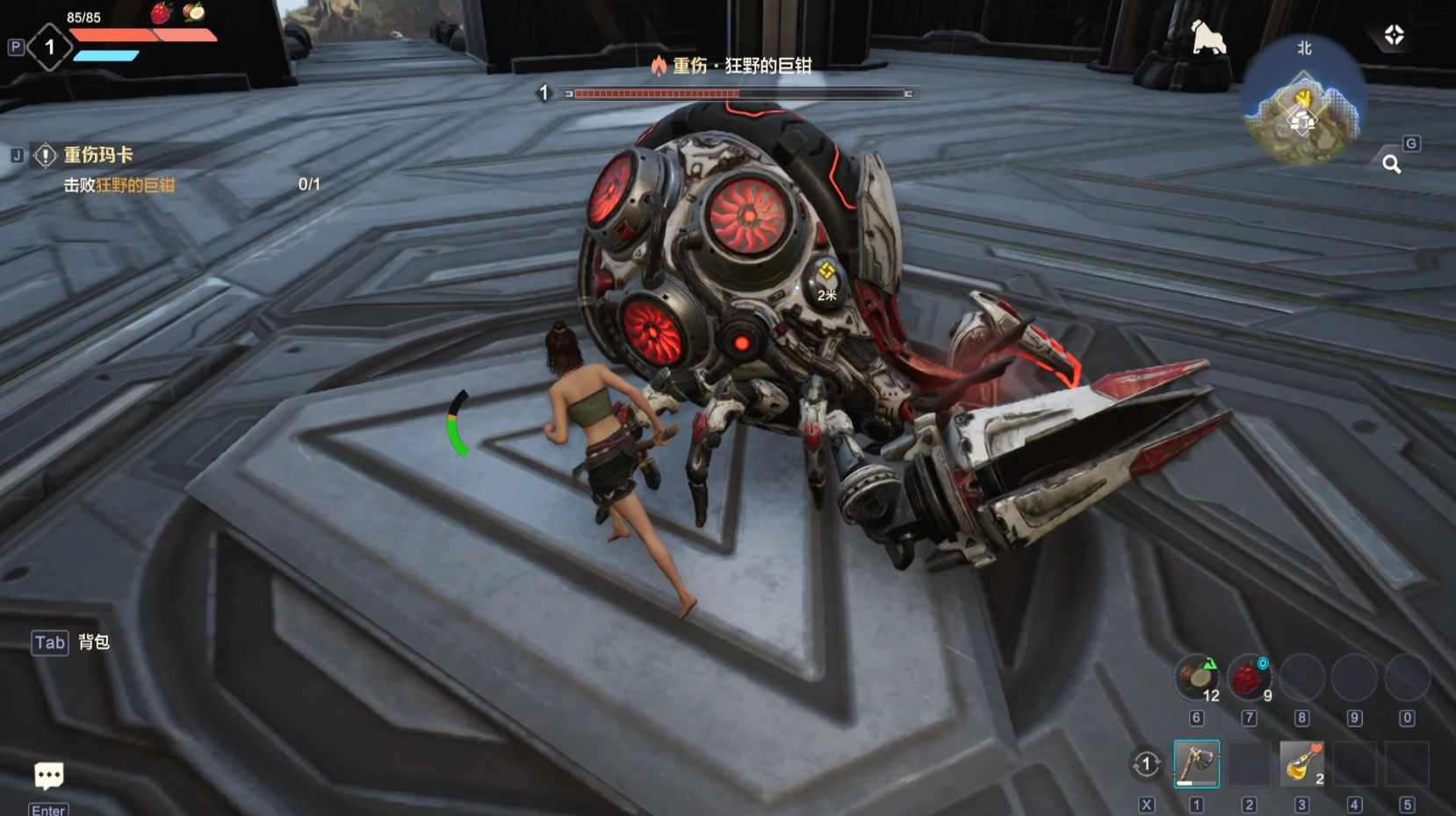
Task: Open the chat speech bubble
Action: [48, 776]
